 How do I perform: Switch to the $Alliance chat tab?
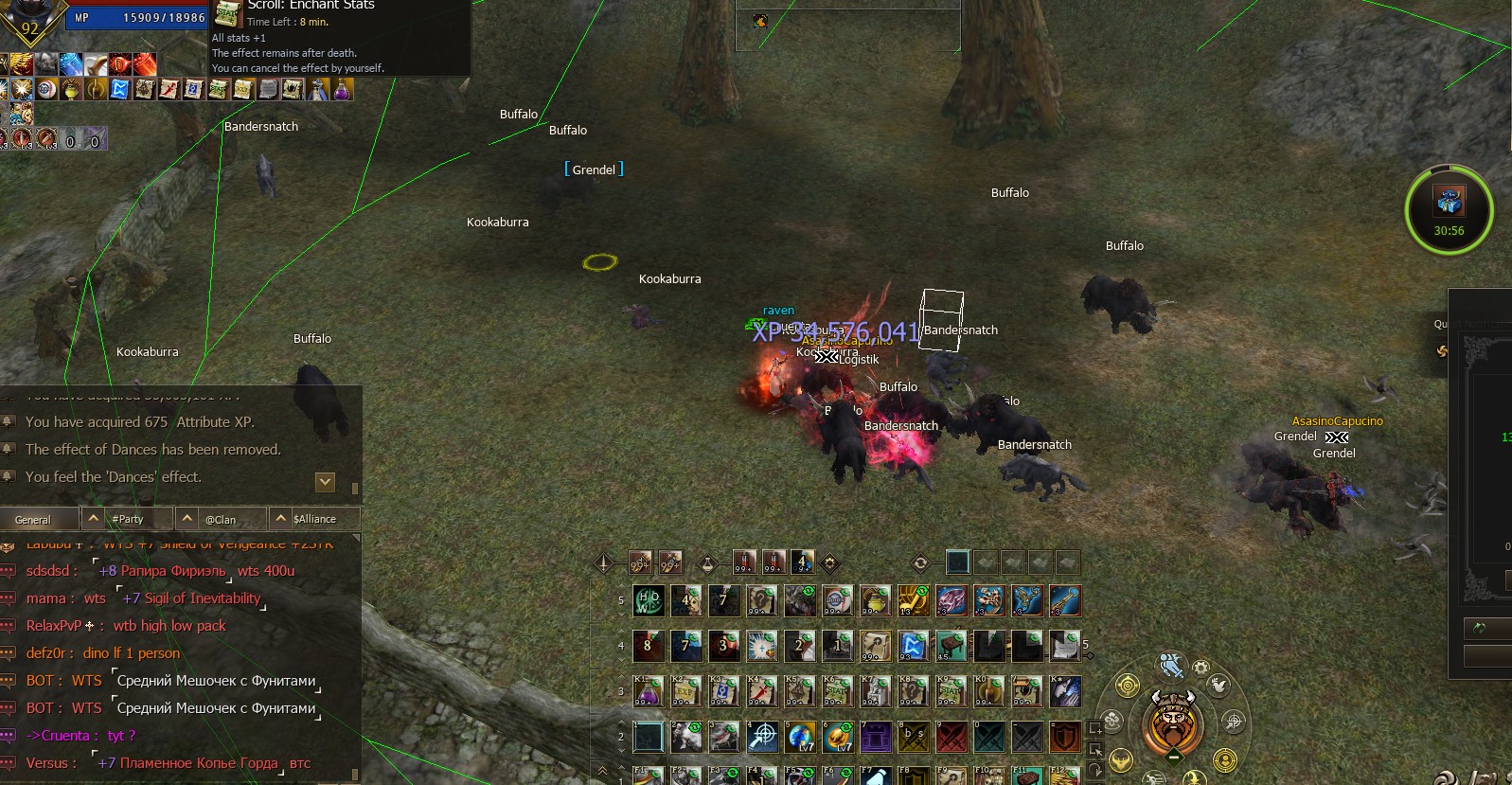314,519
